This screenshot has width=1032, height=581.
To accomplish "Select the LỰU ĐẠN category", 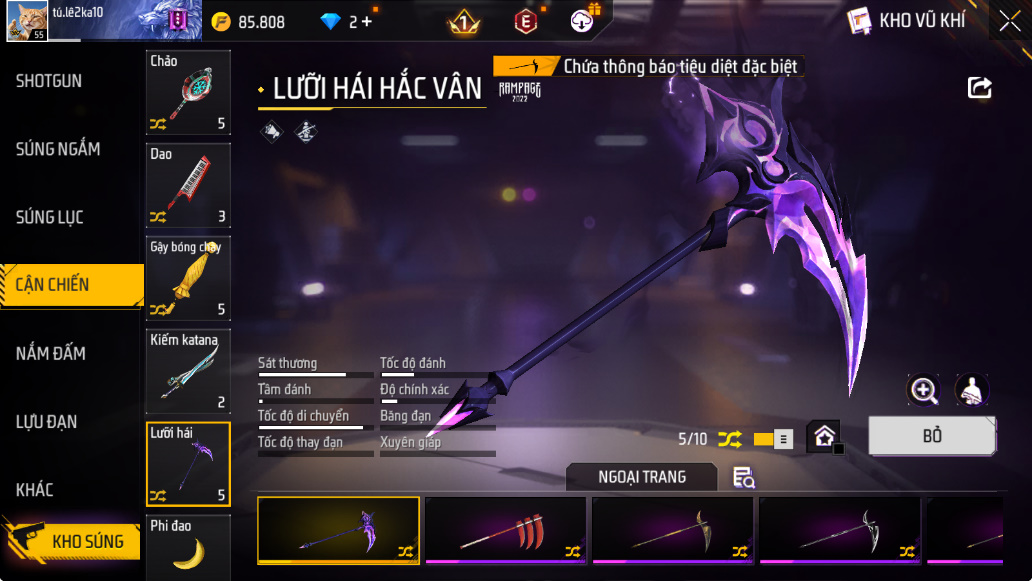I will [47, 421].
